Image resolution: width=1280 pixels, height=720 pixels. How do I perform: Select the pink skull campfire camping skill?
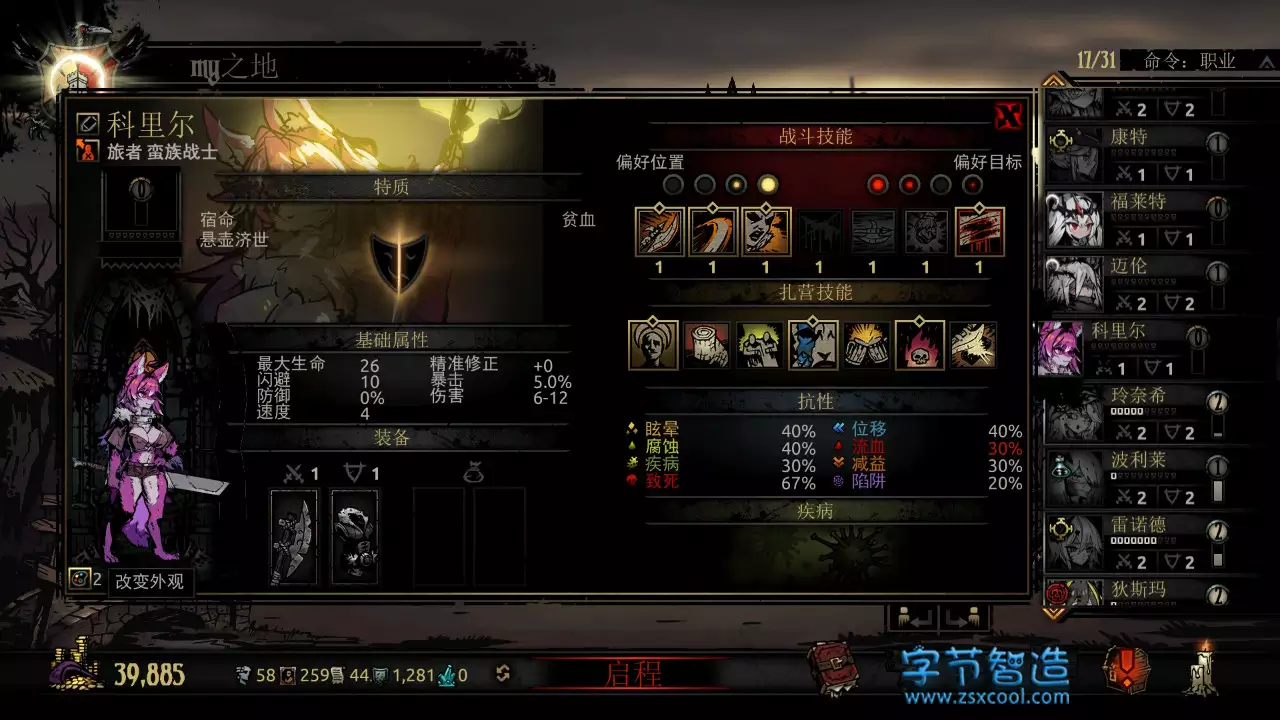[919, 343]
